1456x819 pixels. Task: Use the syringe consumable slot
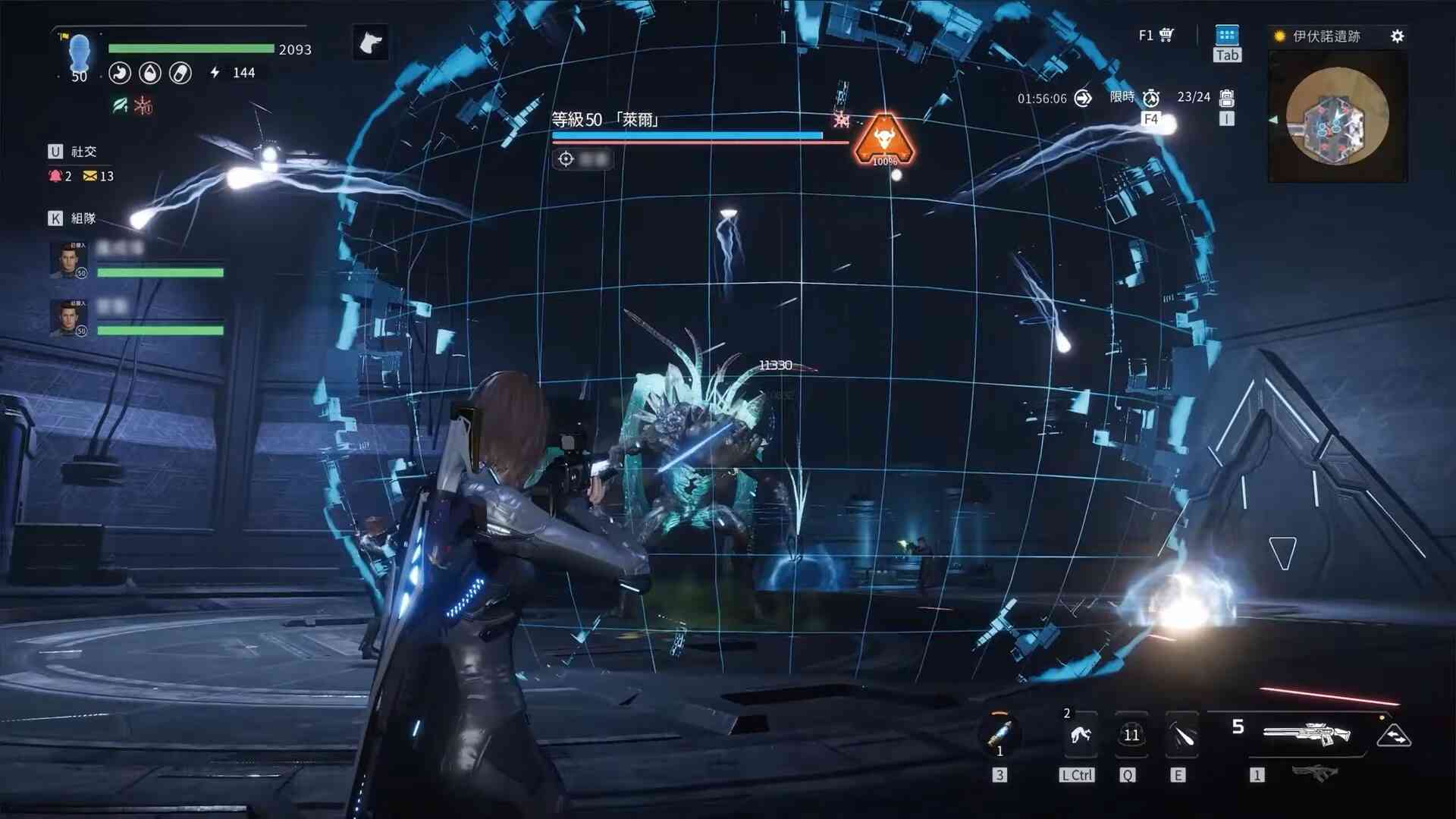[x=999, y=734]
